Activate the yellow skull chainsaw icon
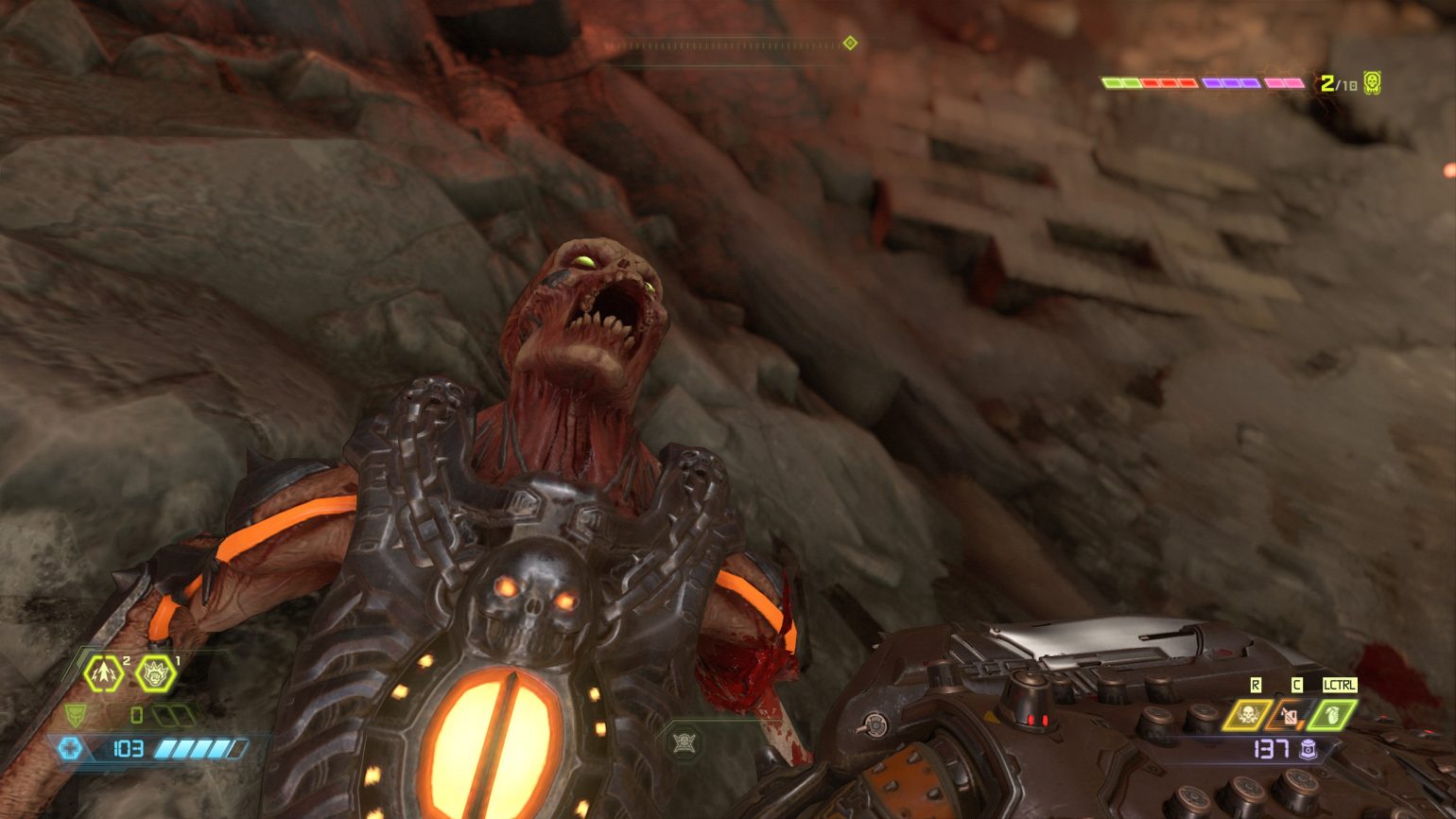 (x=1246, y=714)
